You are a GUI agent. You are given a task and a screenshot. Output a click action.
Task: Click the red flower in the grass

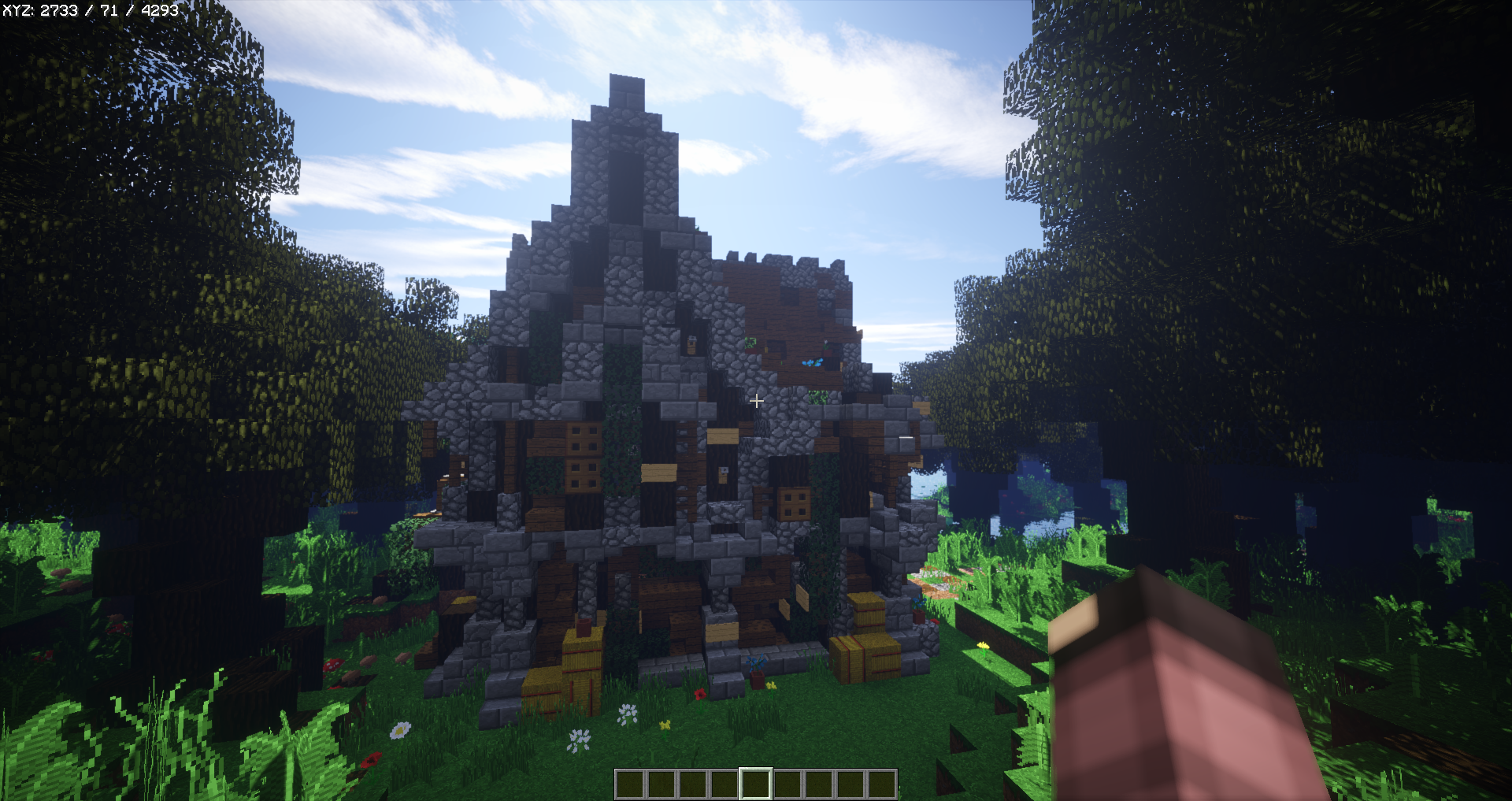pos(700,694)
